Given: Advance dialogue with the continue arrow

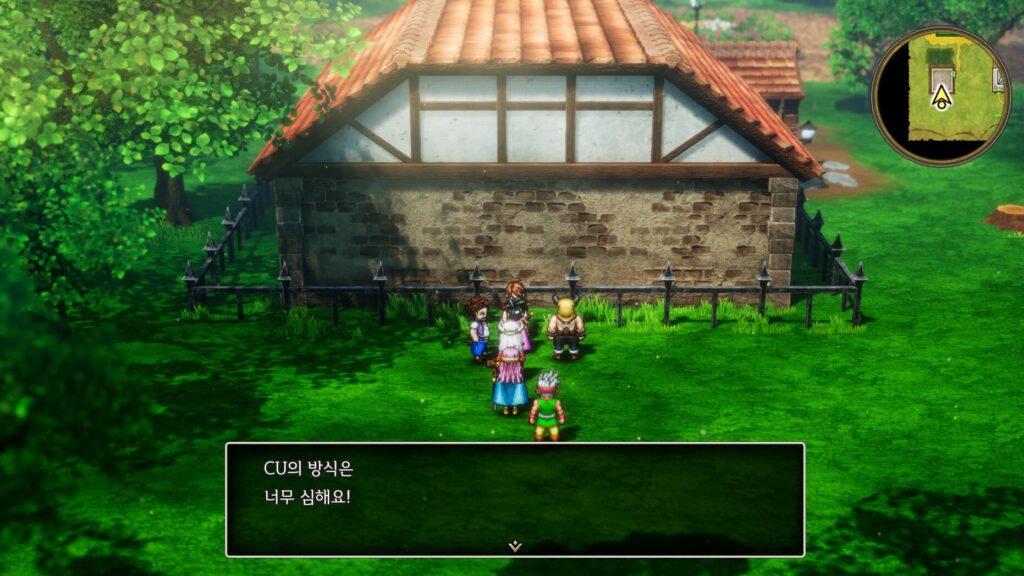Looking at the screenshot, I should pos(514,546).
